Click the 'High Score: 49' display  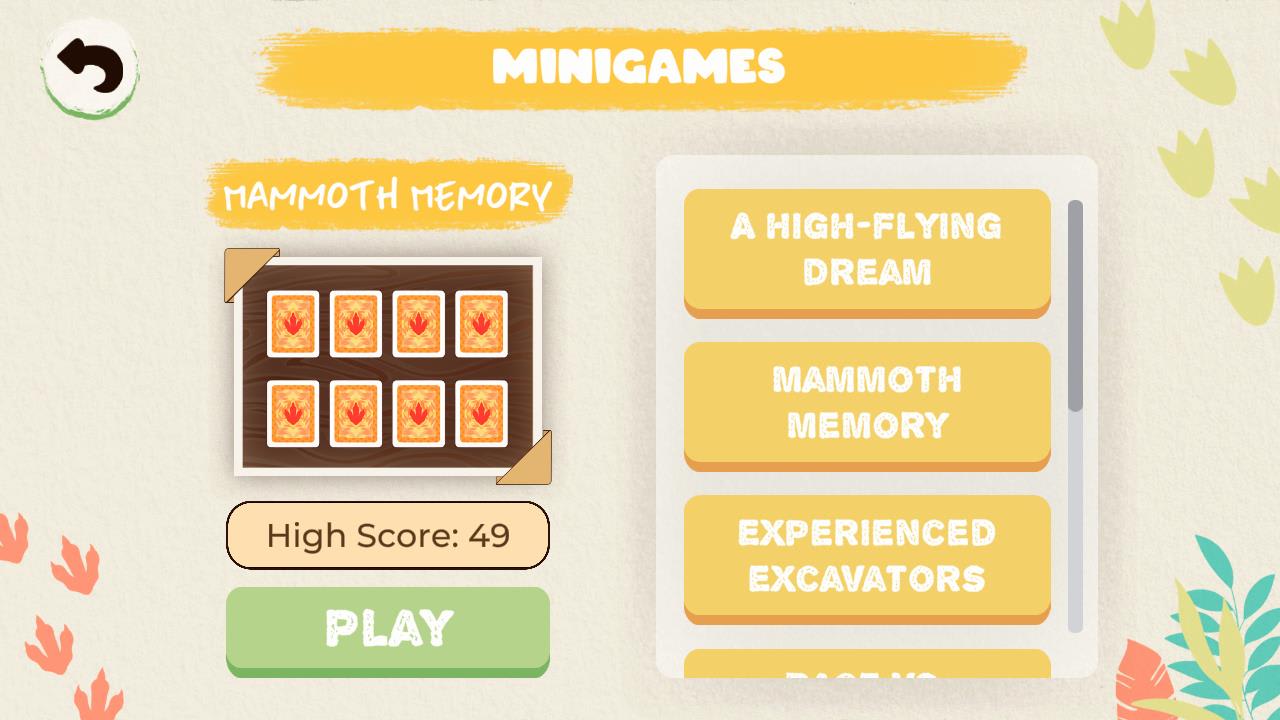pyautogui.click(x=388, y=536)
